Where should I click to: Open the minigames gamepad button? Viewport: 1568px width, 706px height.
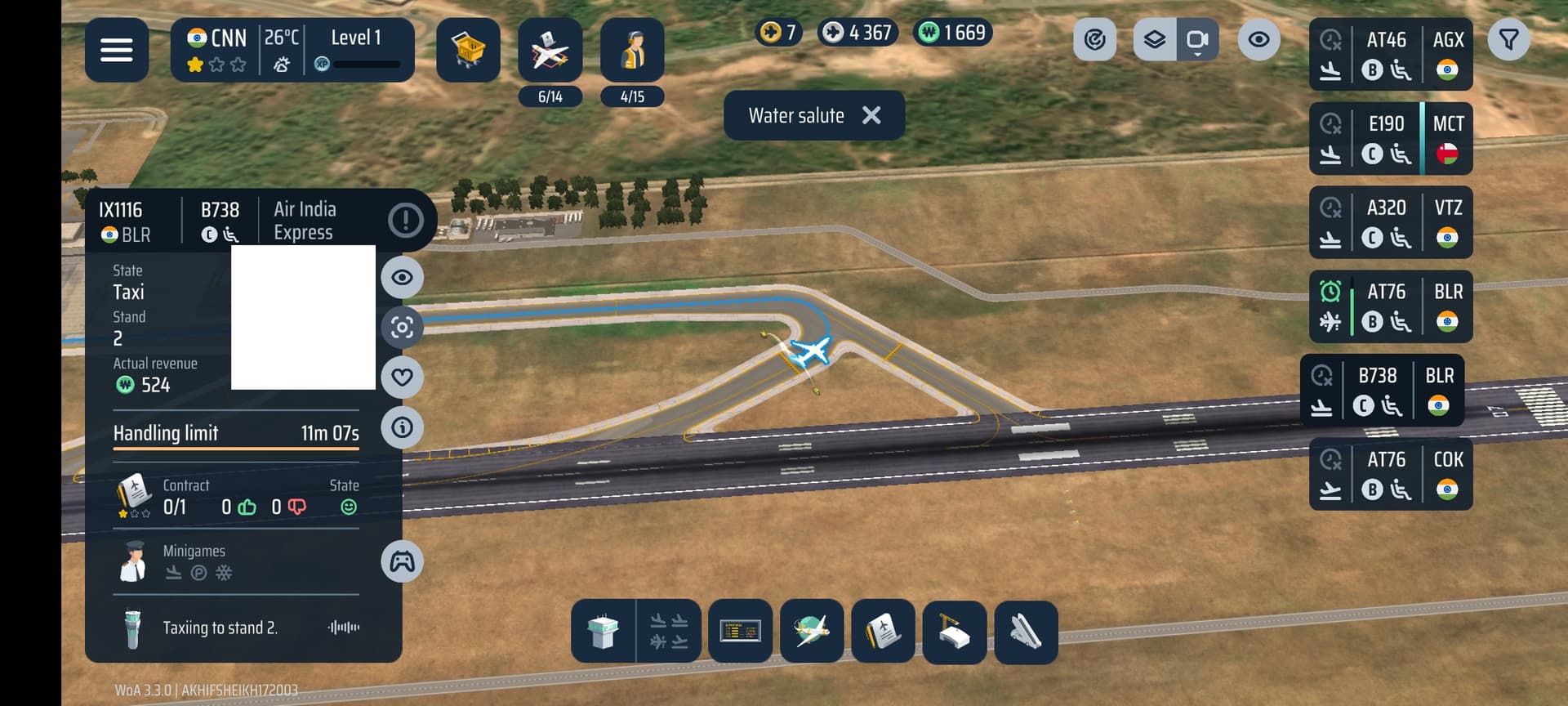pyautogui.click(x=402, y=561)
